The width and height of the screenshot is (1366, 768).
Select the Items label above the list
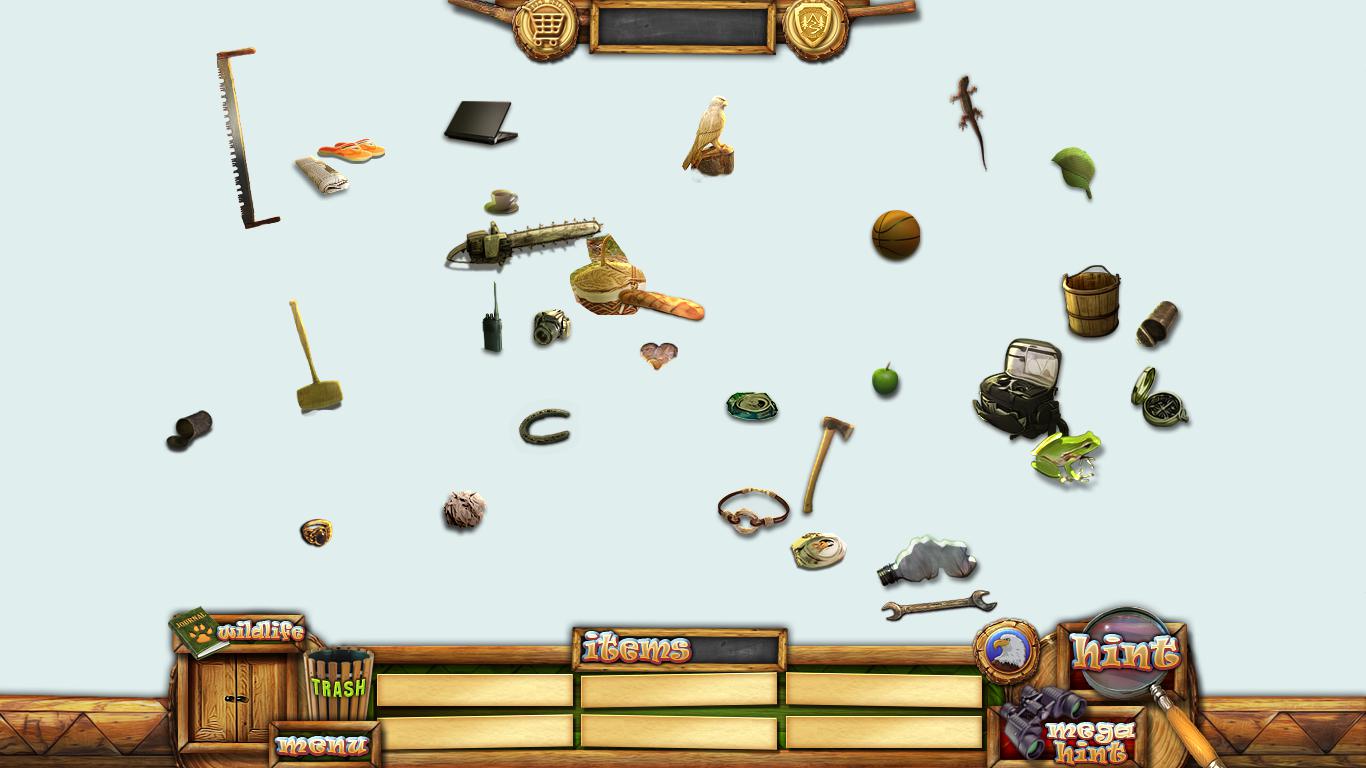(637, 650)
